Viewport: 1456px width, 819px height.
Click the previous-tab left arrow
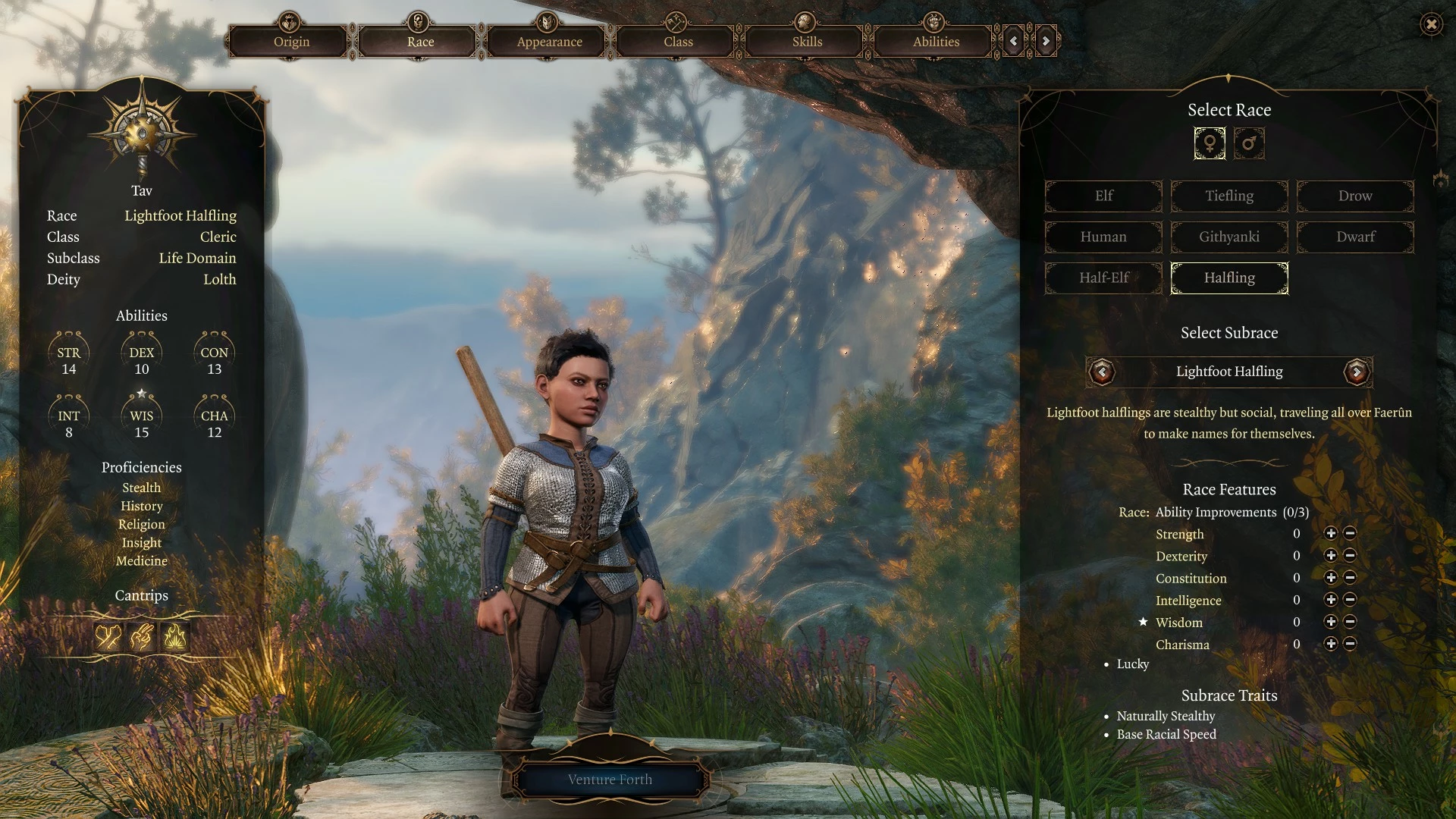pyautogui.click(x=1014, y=41)
